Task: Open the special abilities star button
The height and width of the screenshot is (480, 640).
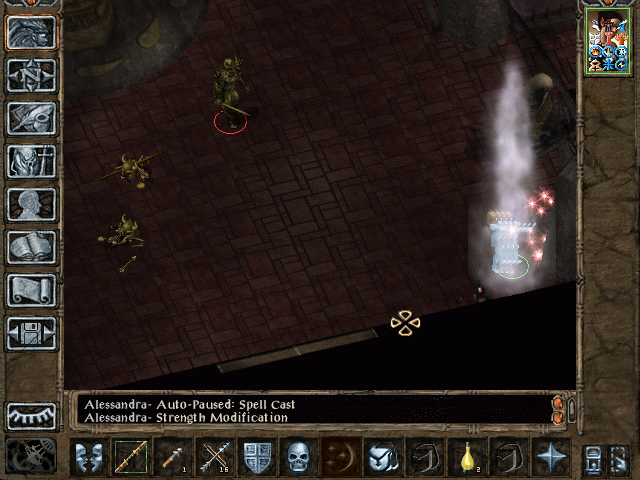Action: point(550,457)
